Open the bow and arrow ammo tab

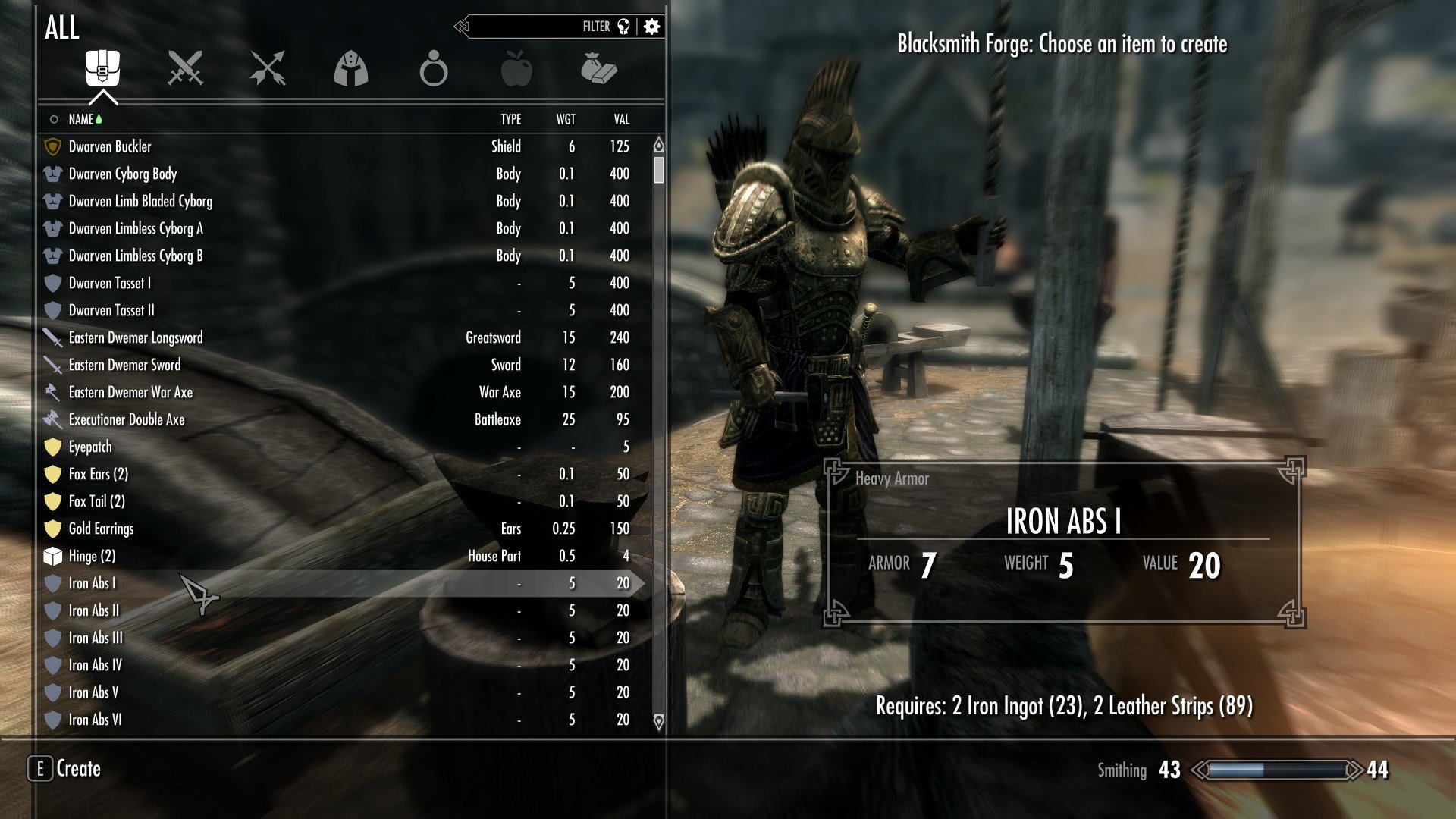pyautogui.click(x=268, y=68)
